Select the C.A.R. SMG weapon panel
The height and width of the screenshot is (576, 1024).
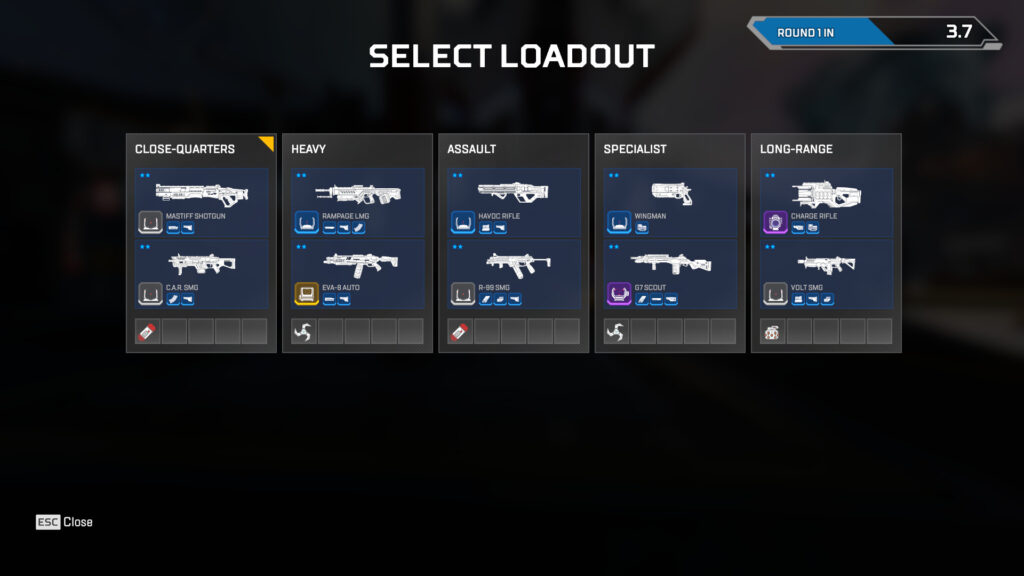coord(201,274)
